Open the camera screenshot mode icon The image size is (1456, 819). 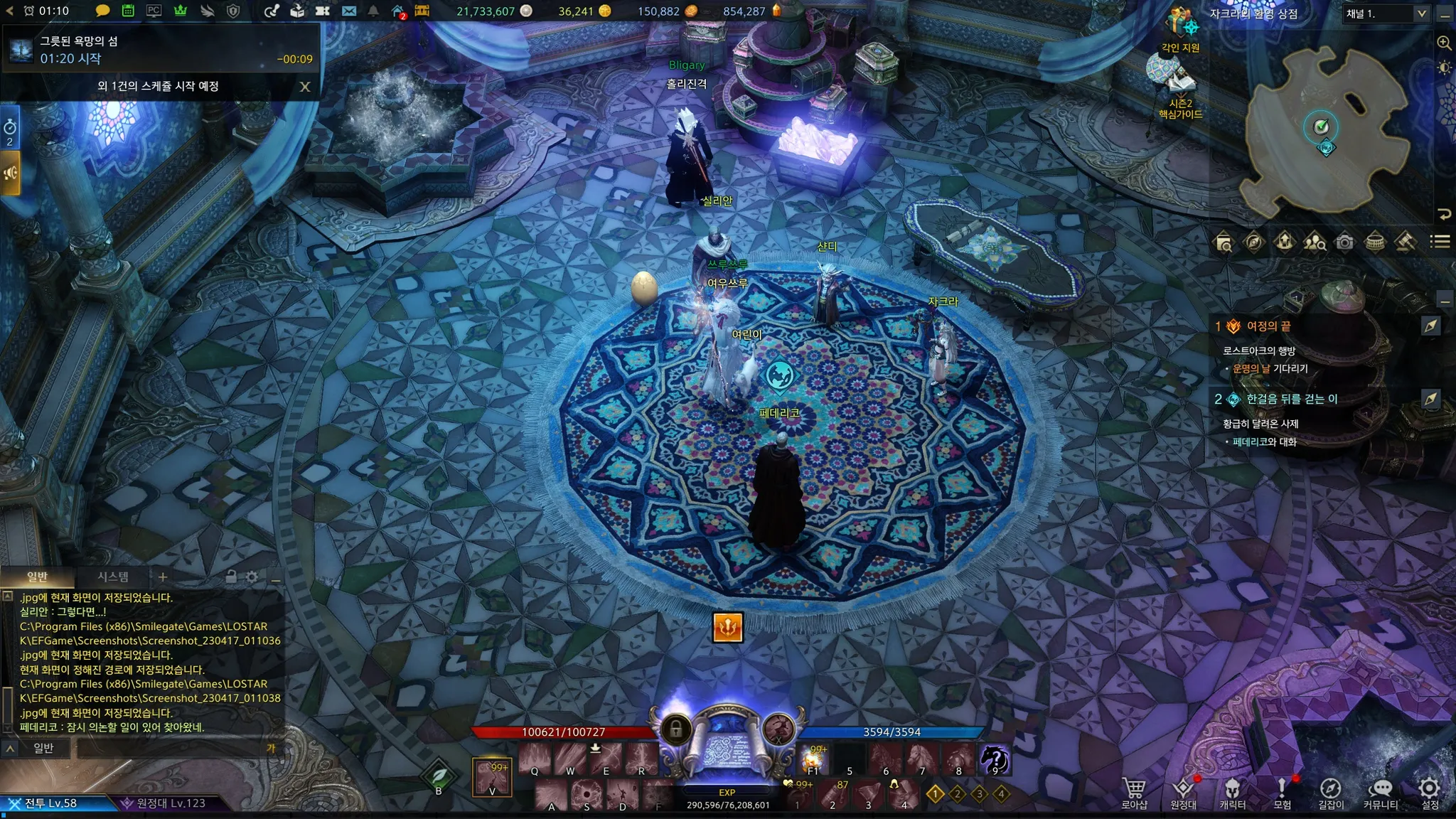pyautogui.click(x=1344, y=242)
